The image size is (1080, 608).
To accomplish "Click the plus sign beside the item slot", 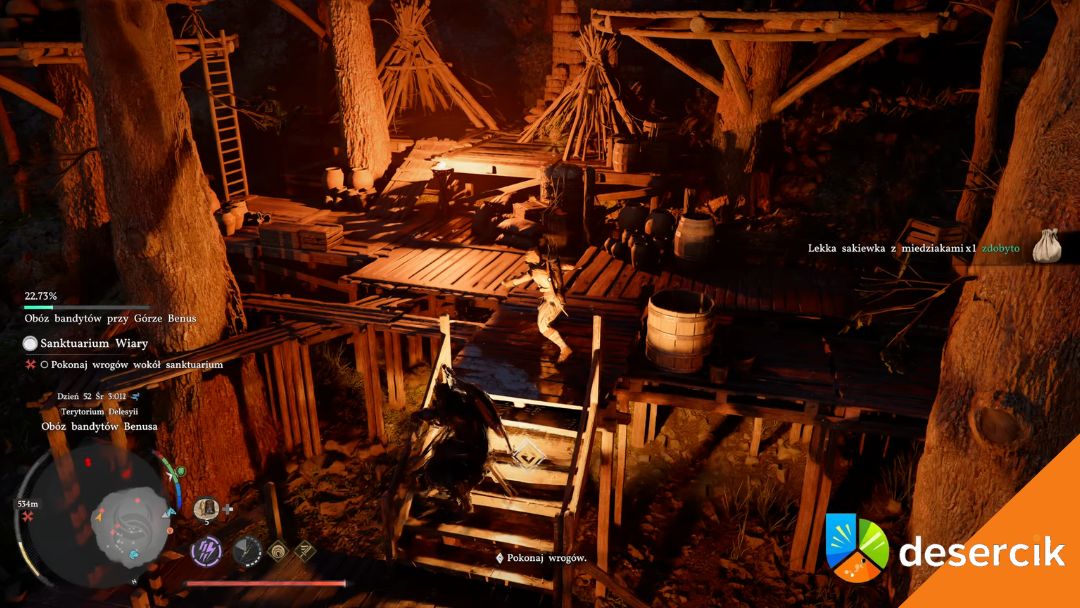I will pos(228,508).
